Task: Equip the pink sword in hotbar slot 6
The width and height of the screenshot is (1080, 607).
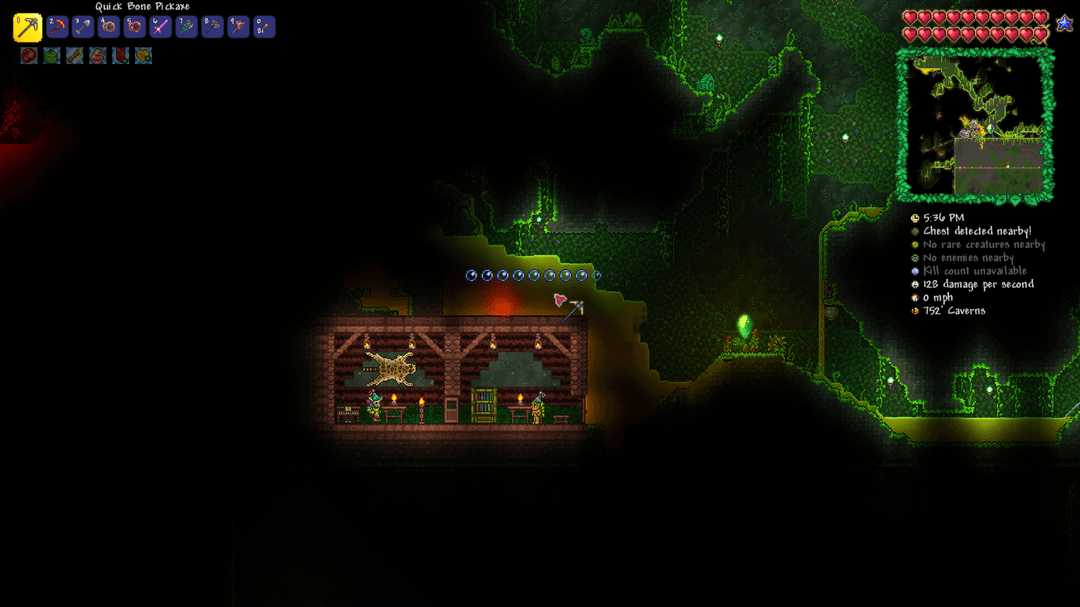Action: (161, 27)
